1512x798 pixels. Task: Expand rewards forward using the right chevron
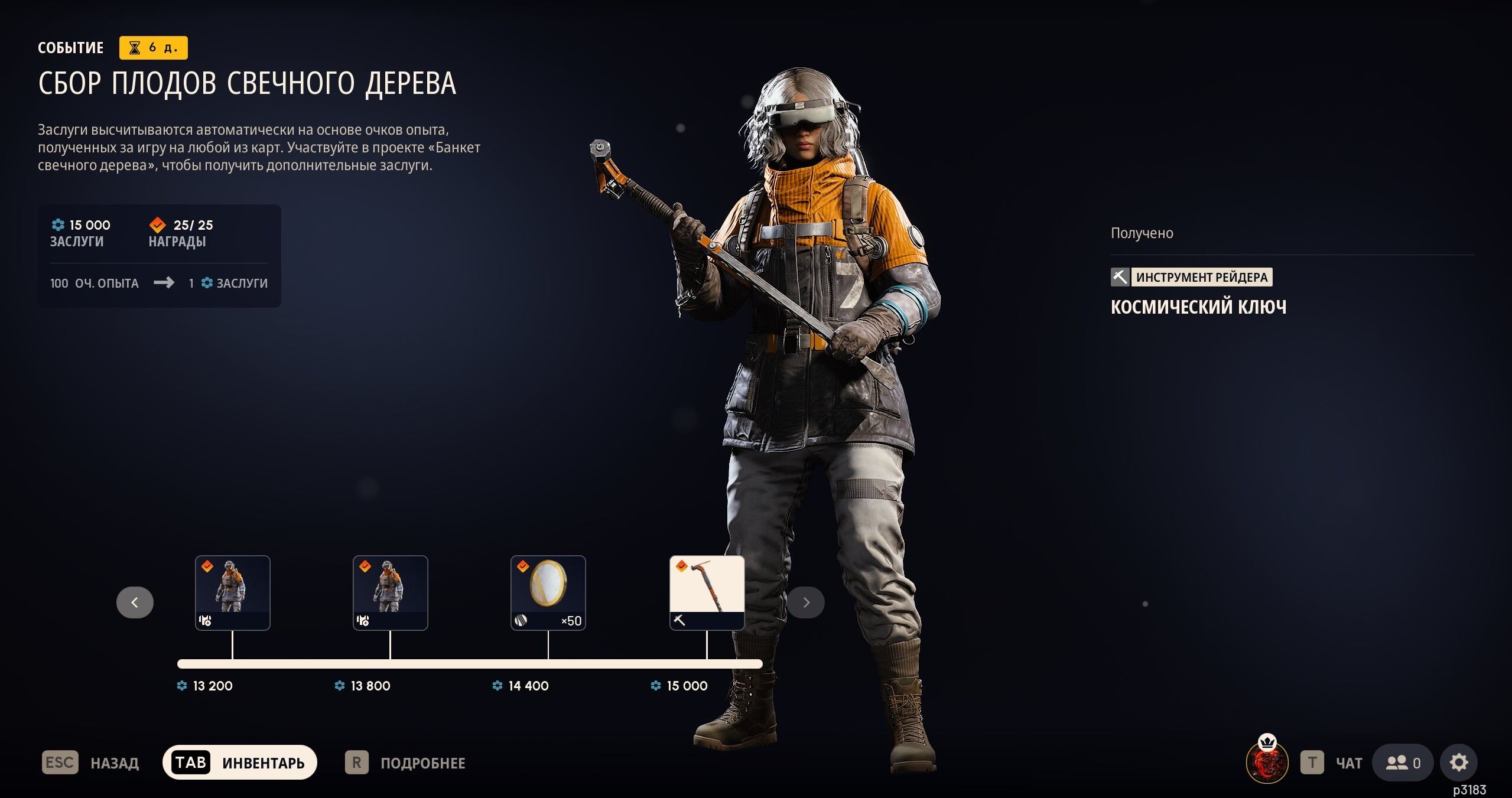point(806,602)
